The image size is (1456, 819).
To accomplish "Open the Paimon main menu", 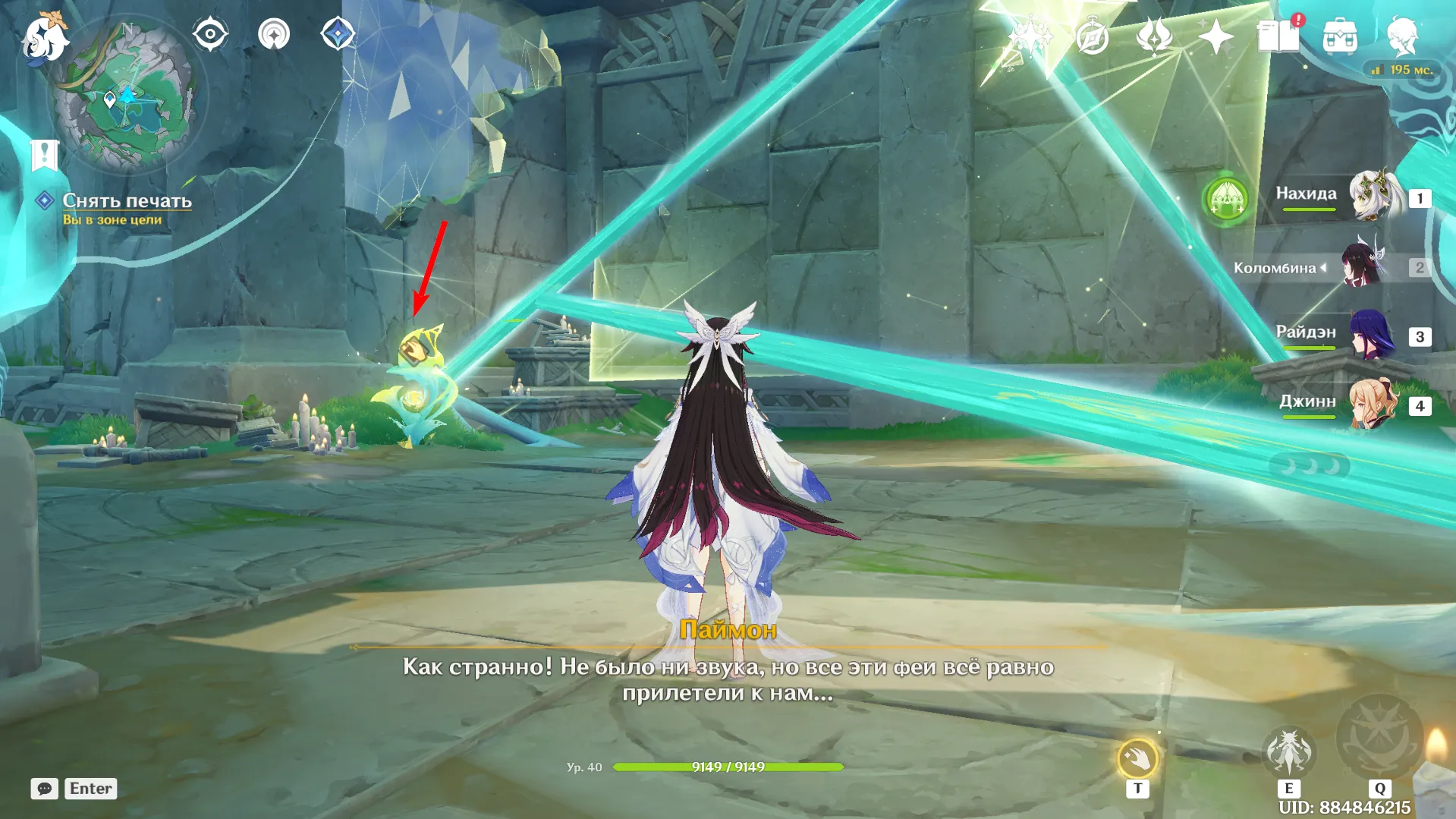I will 44,36.
